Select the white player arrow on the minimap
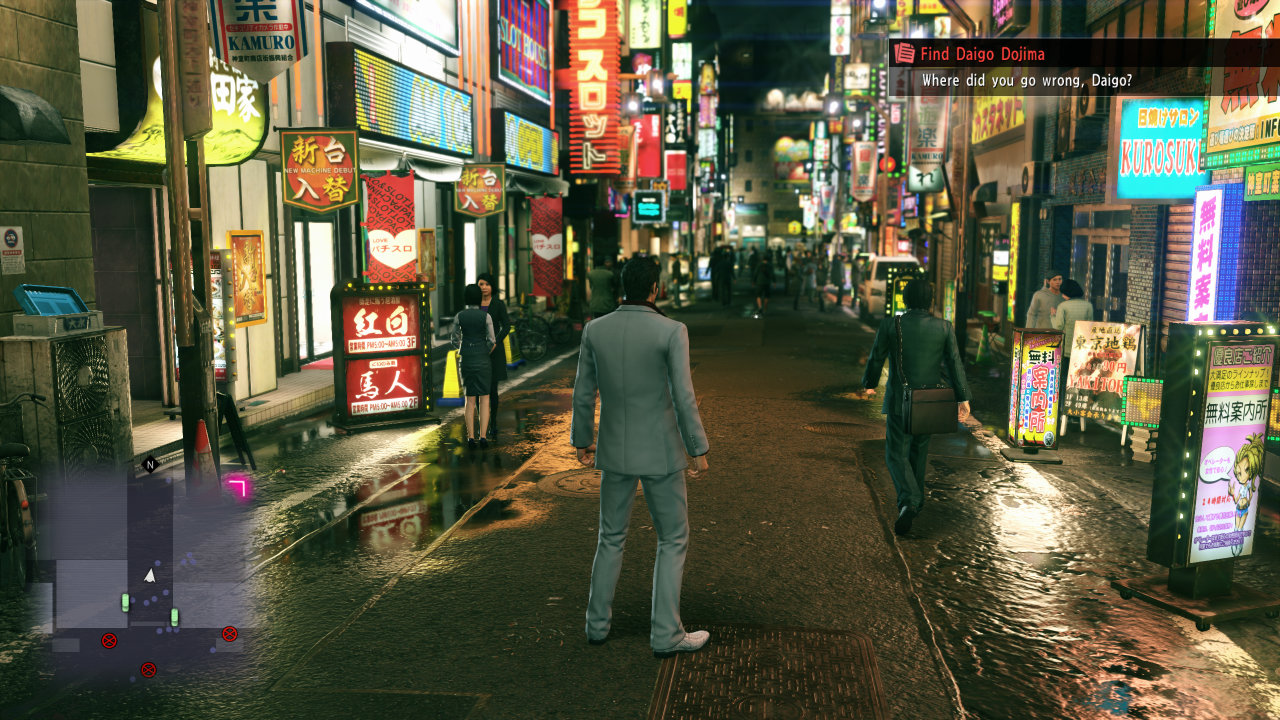This screenshot has width=1280, height=720. pyautogui.click(x=150, y=575)
